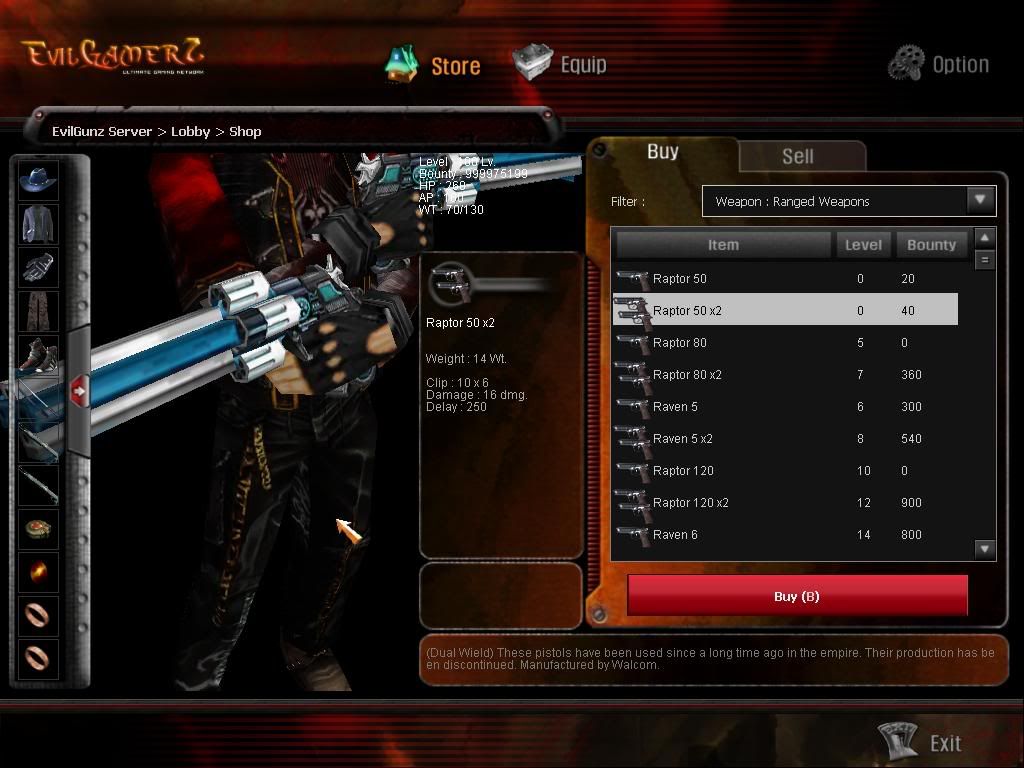The image size is (1024, 768).
Task: Buy the selected item with Buy (B)
Action: tap(797, 596)
